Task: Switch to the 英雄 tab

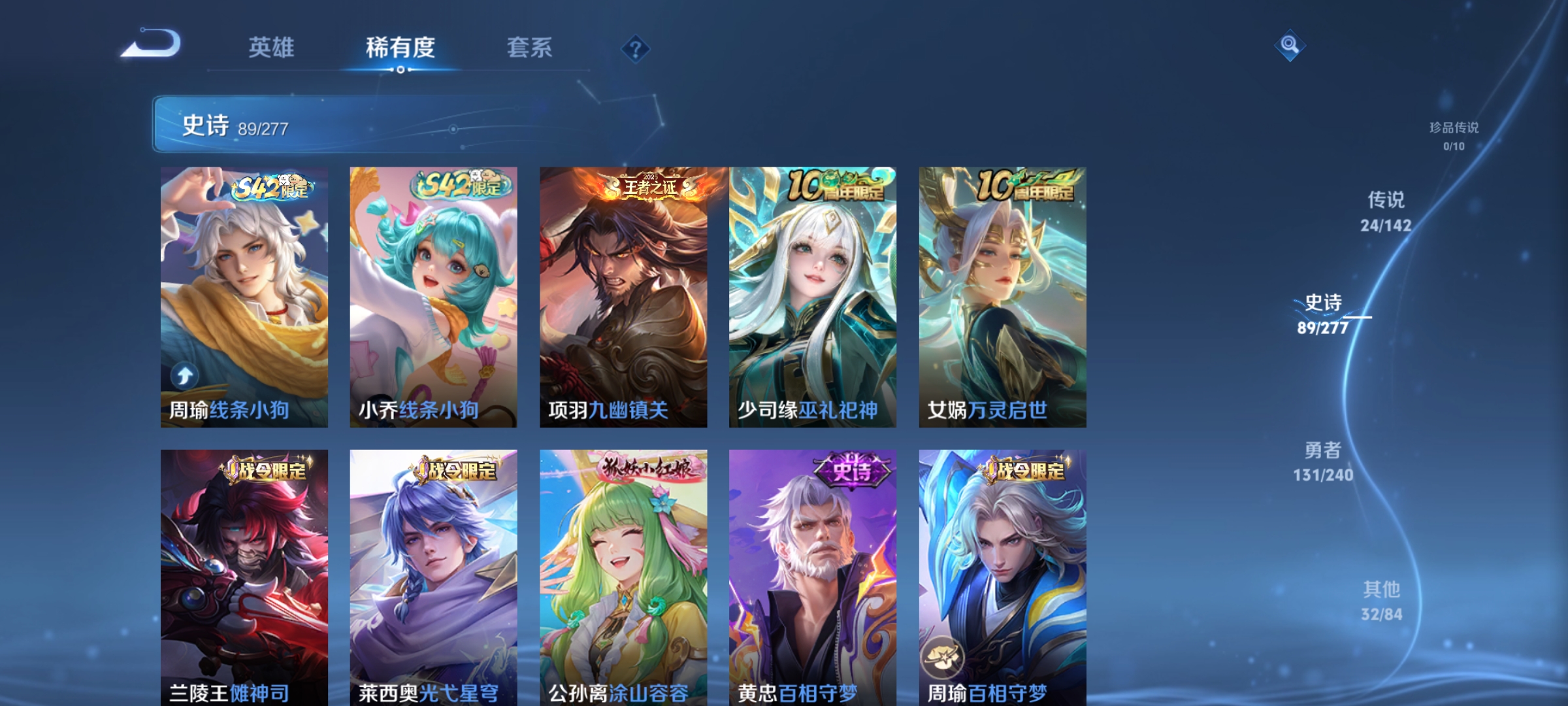Action: coord(272,46)
